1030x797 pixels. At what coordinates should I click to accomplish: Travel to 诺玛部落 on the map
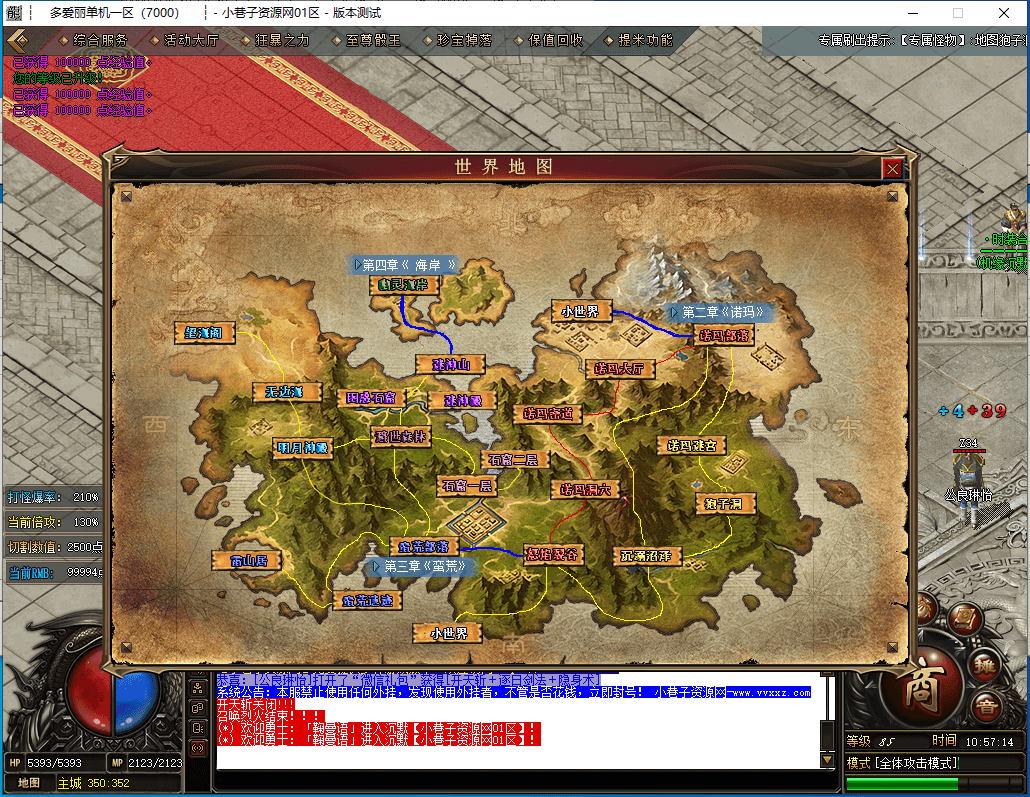[x=723, y=336]
